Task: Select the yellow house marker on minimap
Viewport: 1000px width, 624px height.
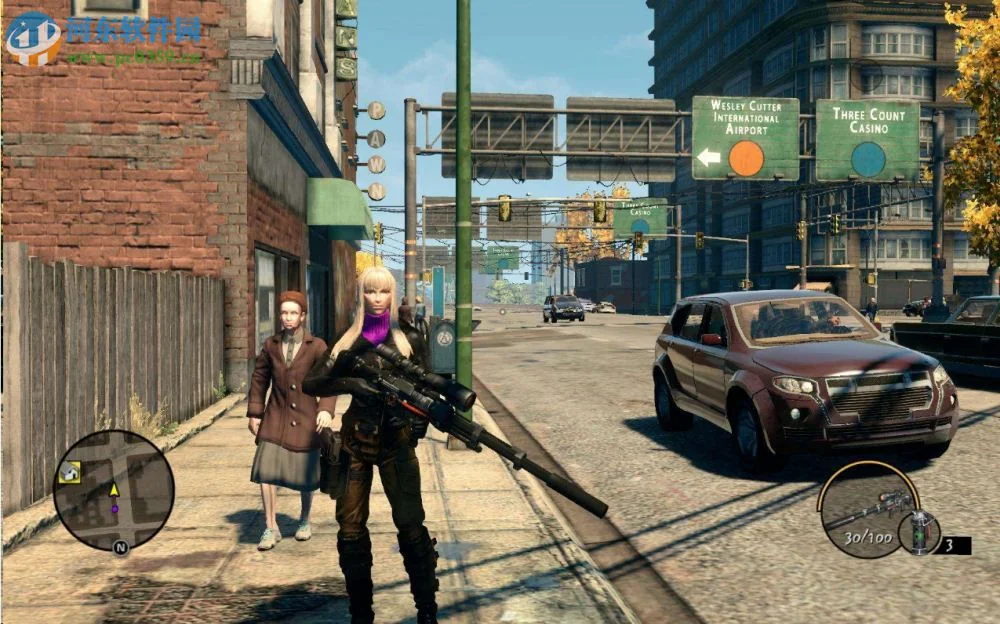Action: [70, 472]
